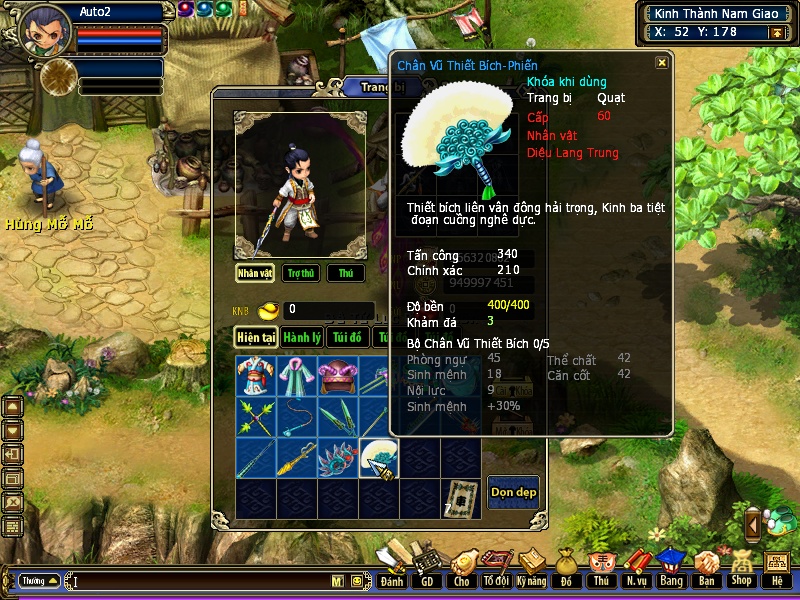Select the white feather fan item slot
Image resolution: width=800 pixels, height=600 pixels.
(x=379, y=458)
